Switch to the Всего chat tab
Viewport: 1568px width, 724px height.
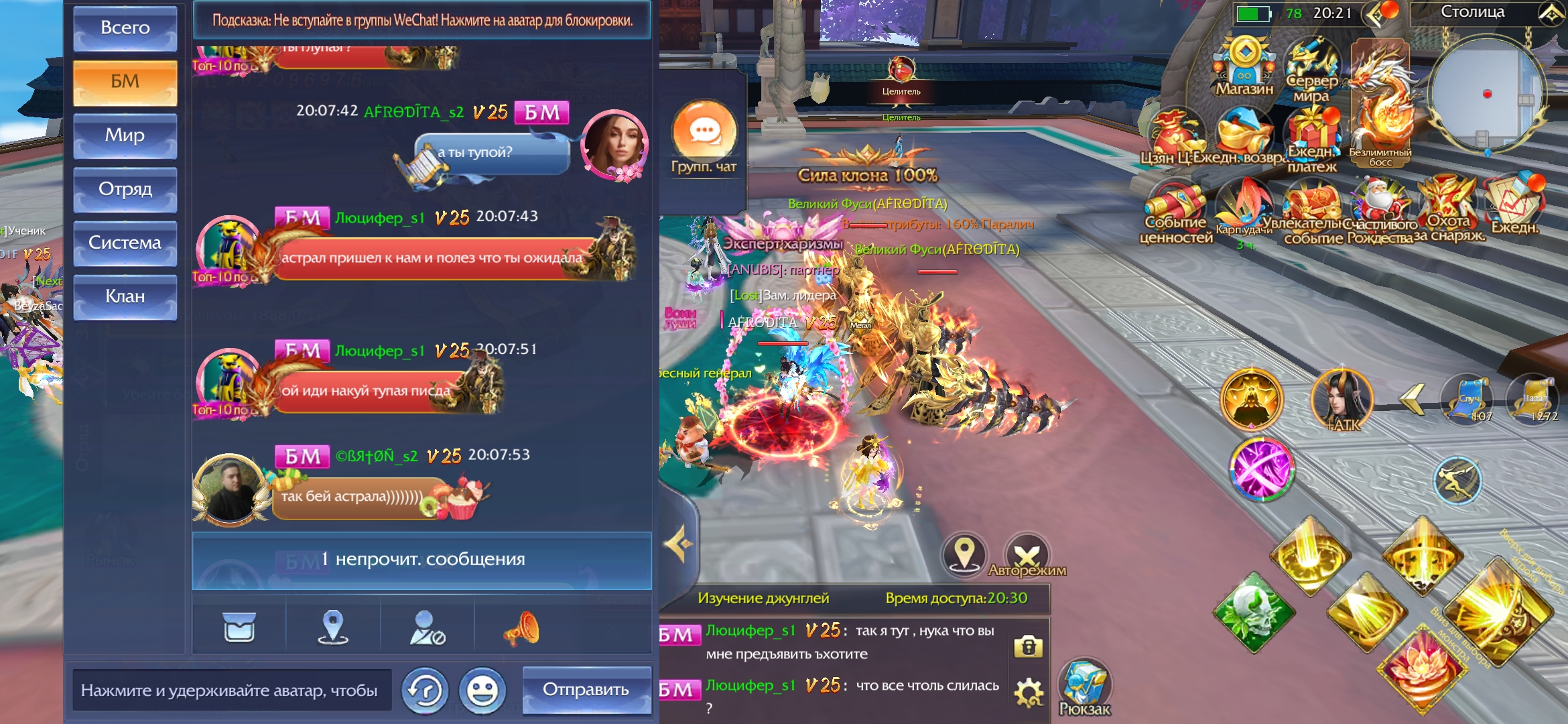125,28
